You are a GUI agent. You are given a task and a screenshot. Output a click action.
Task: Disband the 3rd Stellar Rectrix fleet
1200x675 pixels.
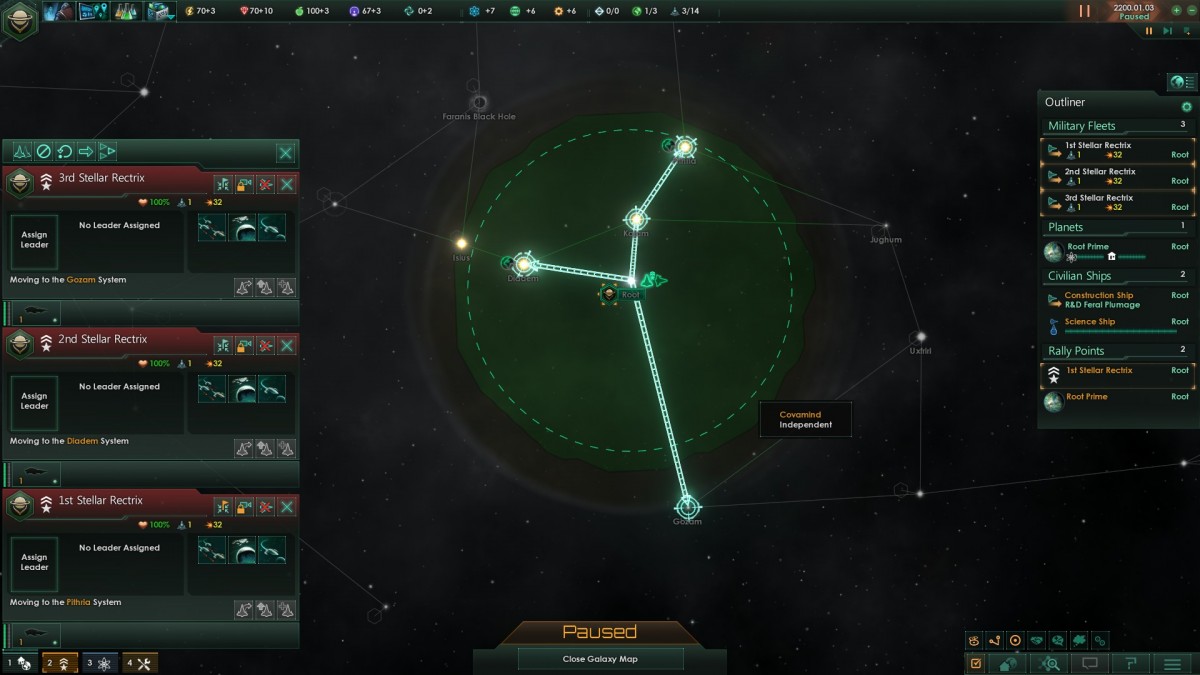pyautogui.click(x=265, y=184)
